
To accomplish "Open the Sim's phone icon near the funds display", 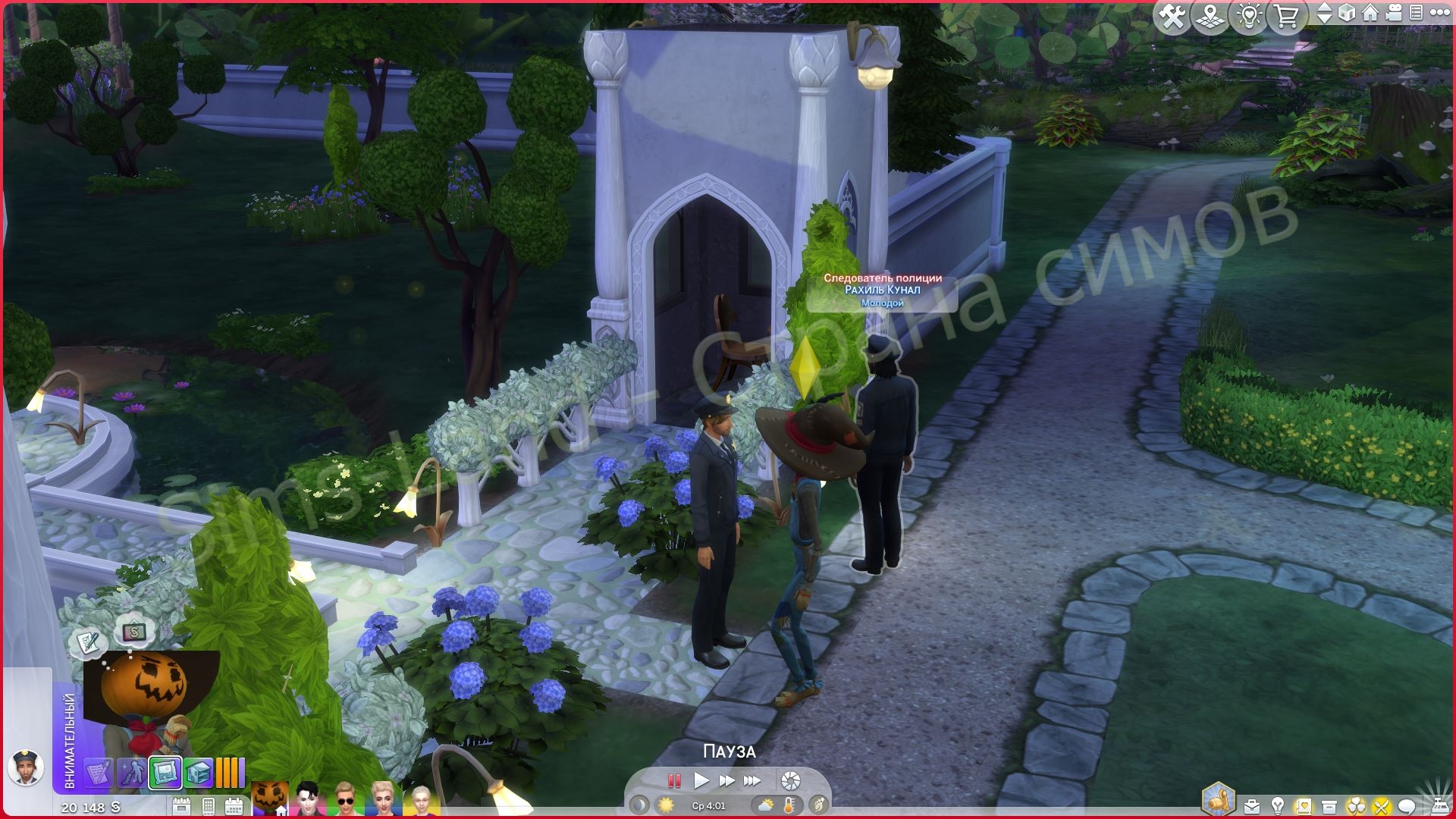I will coord(207,806).
